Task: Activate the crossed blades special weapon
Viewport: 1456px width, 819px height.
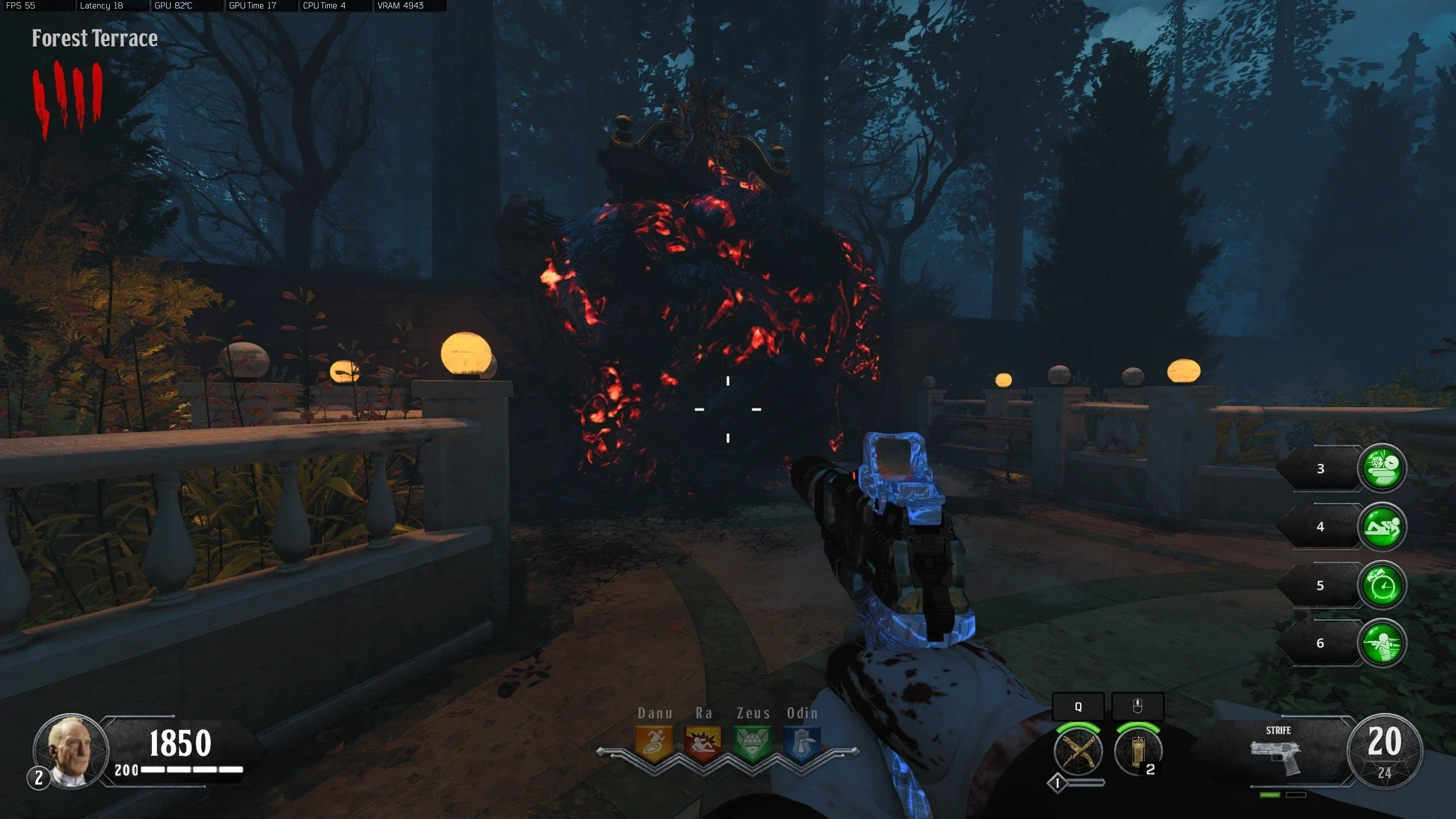Action: (1078, 752)
